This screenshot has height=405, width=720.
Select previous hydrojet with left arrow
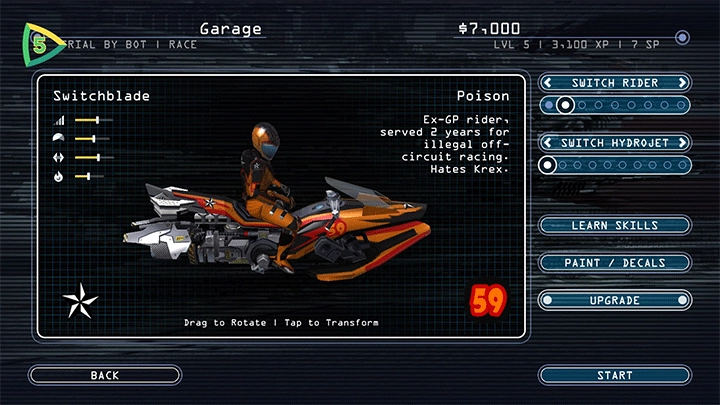click(548, 143)
